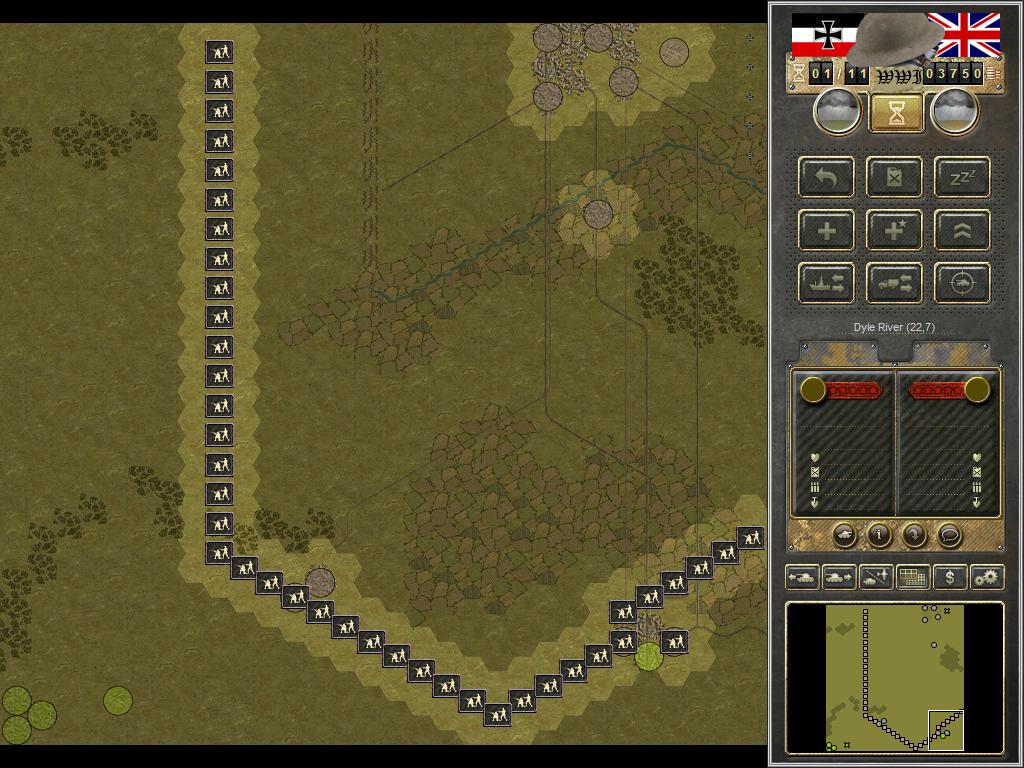Toggle truck transport mount button
The height and width of the screenshot is (768, 1024).
[895, 284]
